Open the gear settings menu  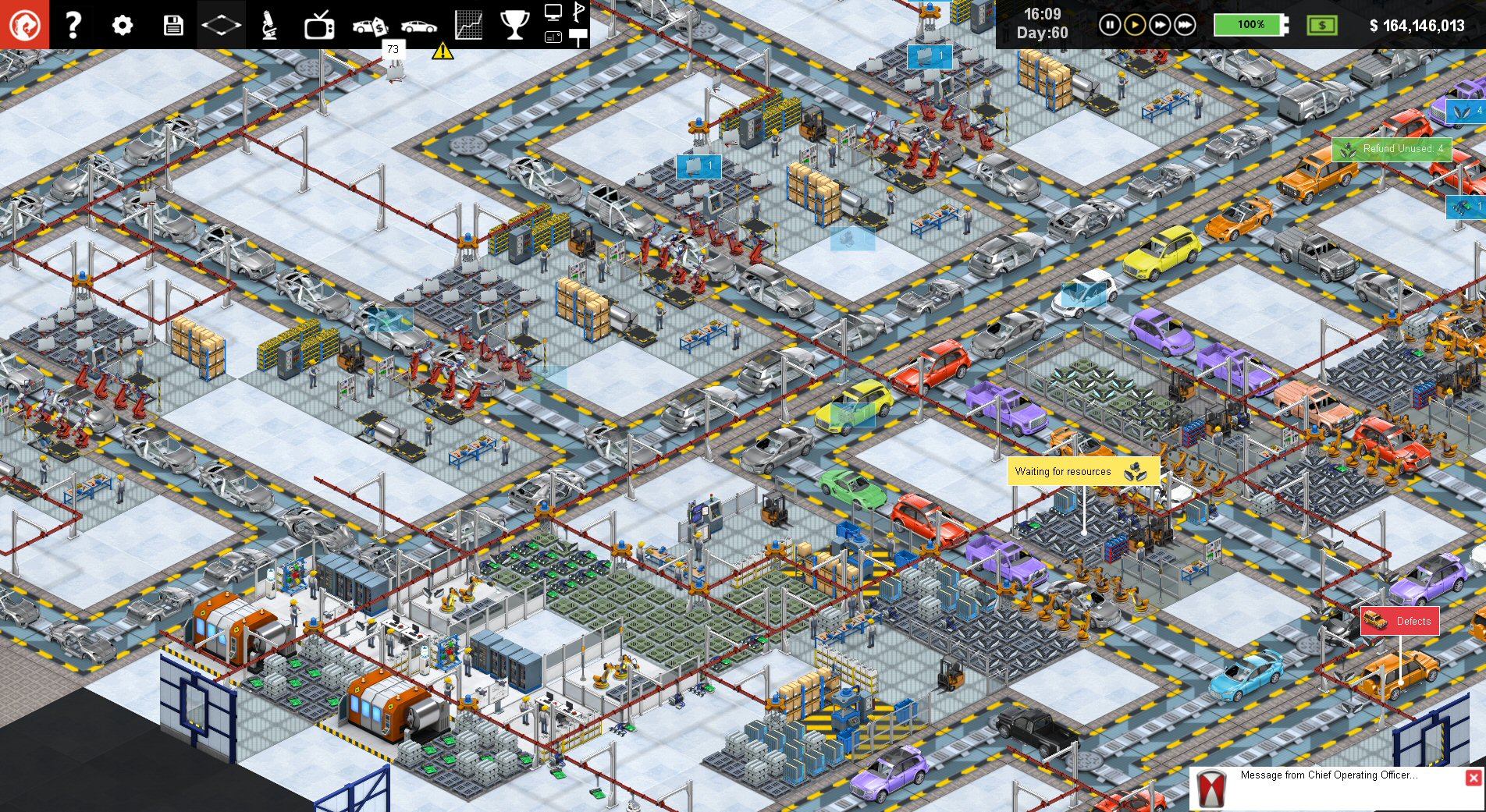(123, 25)
